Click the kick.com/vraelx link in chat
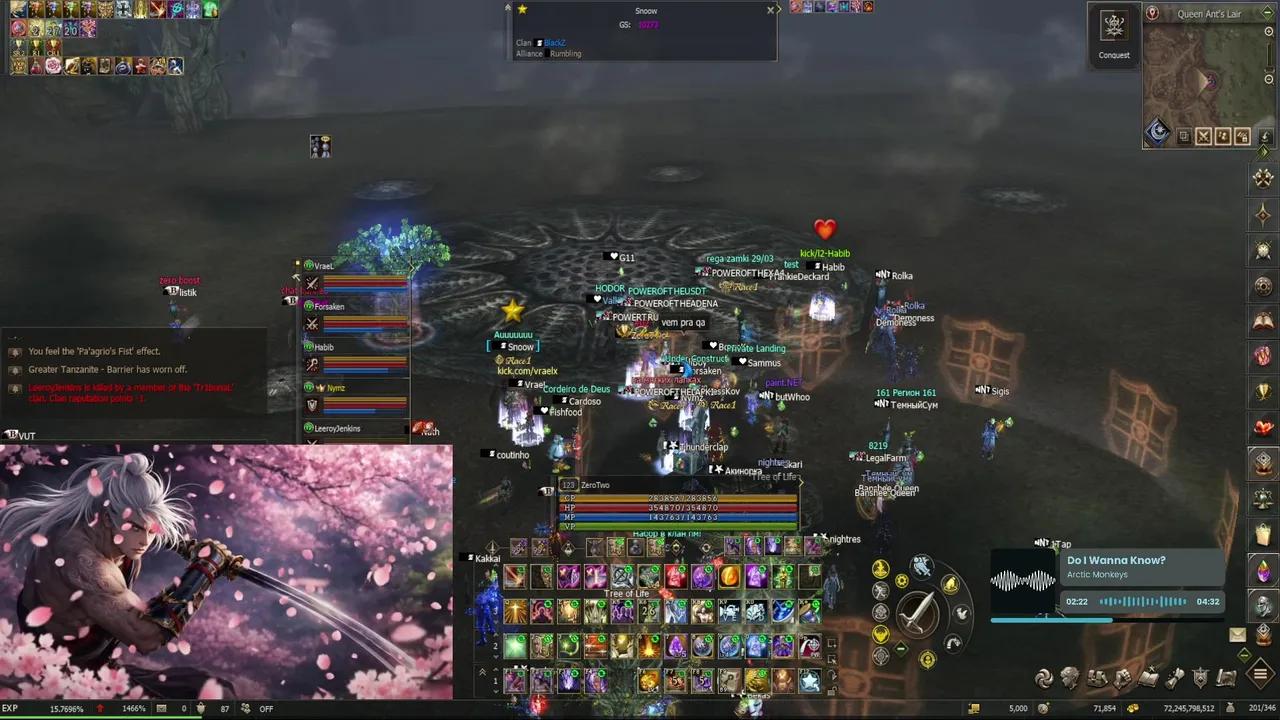The height and width of the screenshot is (720, 1280). click(527, 370)
